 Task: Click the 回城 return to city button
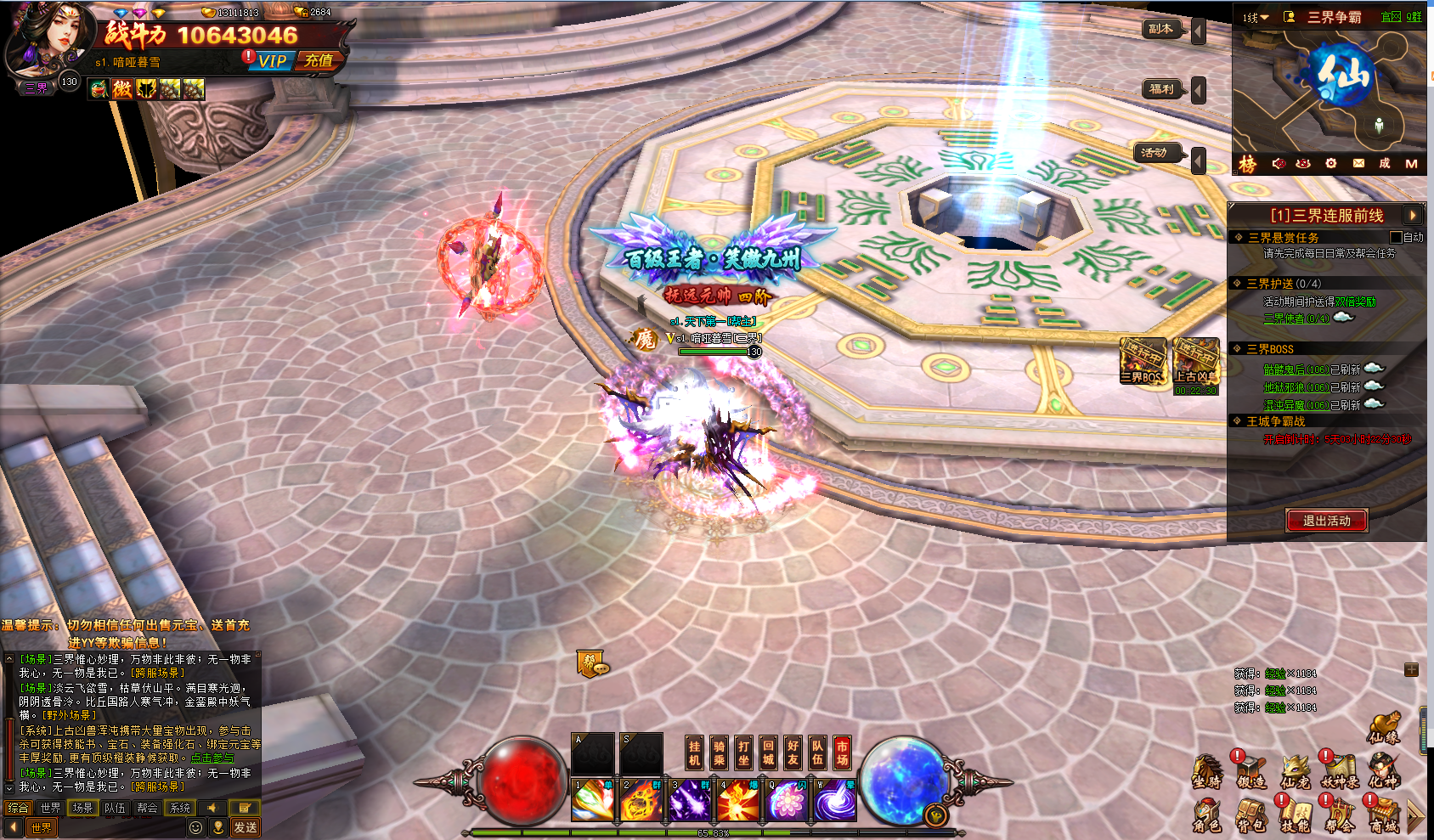pyautogui.click(x=768, y=753)
